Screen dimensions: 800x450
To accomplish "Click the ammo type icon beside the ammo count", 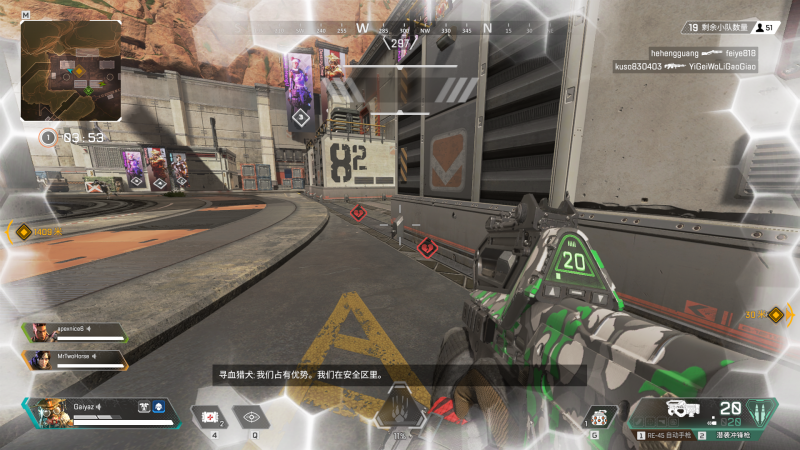I will 761,410.
